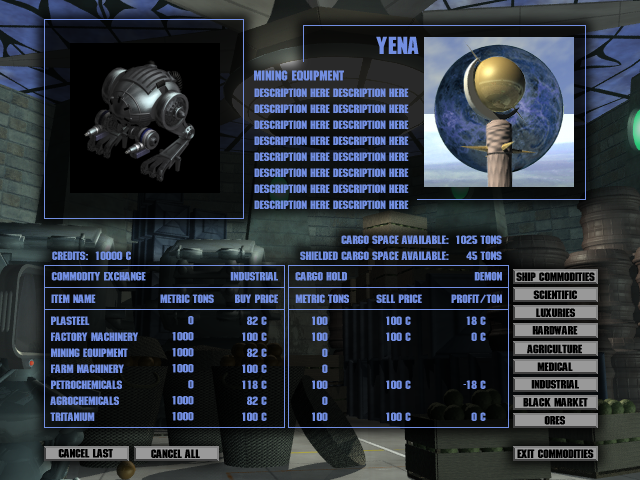Image resolution: width=640 pixels, height=480 pixels.
Task: Choose the Industrial category
Action: point(555,384)
